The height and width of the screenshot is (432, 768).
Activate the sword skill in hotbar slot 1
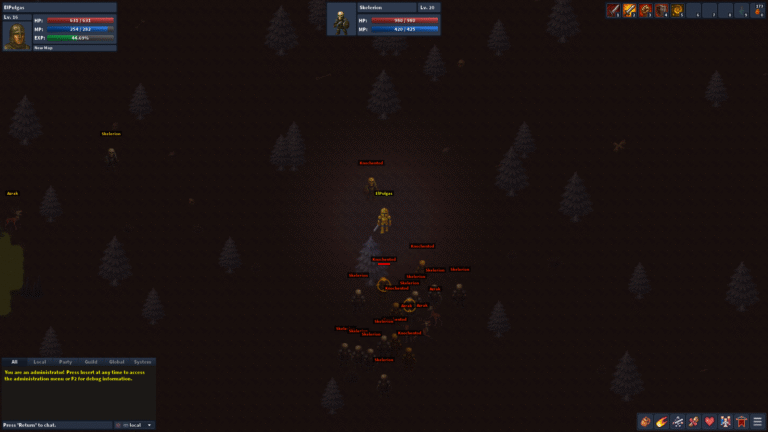(613, 10)
